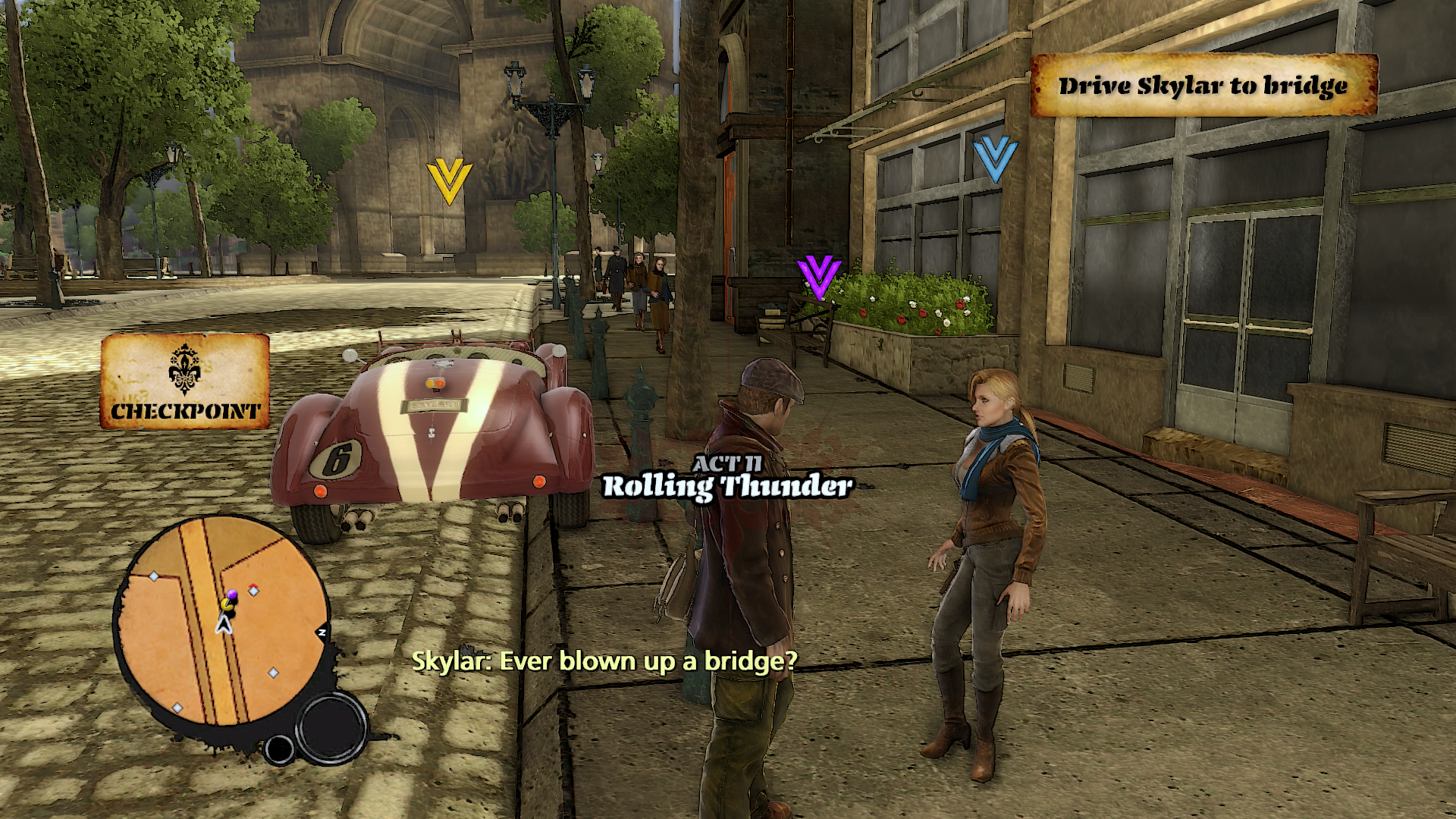Click the blue chevron waypoint marker
Image resolution: width=1456 pixels, height=819 pixels.
[995, 158]
